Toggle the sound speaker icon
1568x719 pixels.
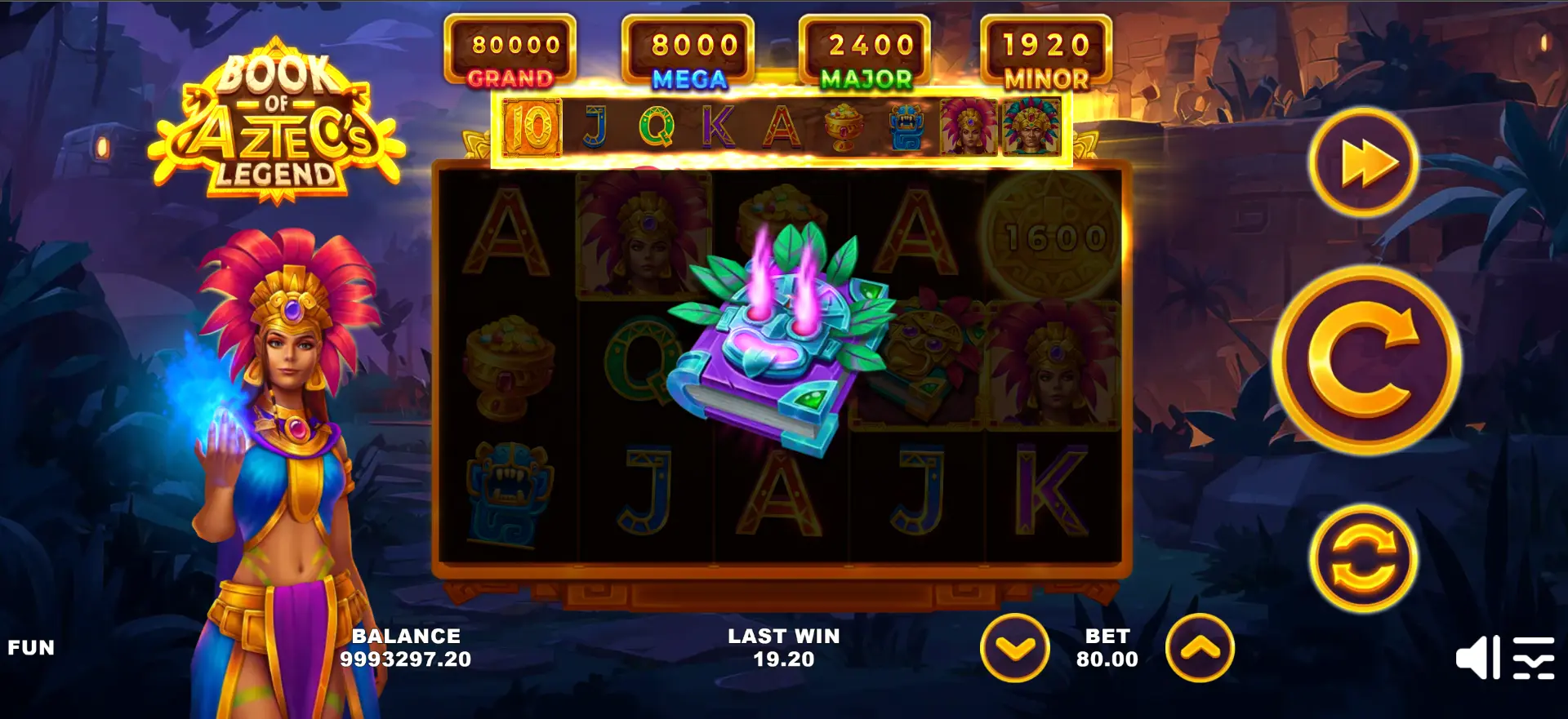click(x=1477, y=658)
